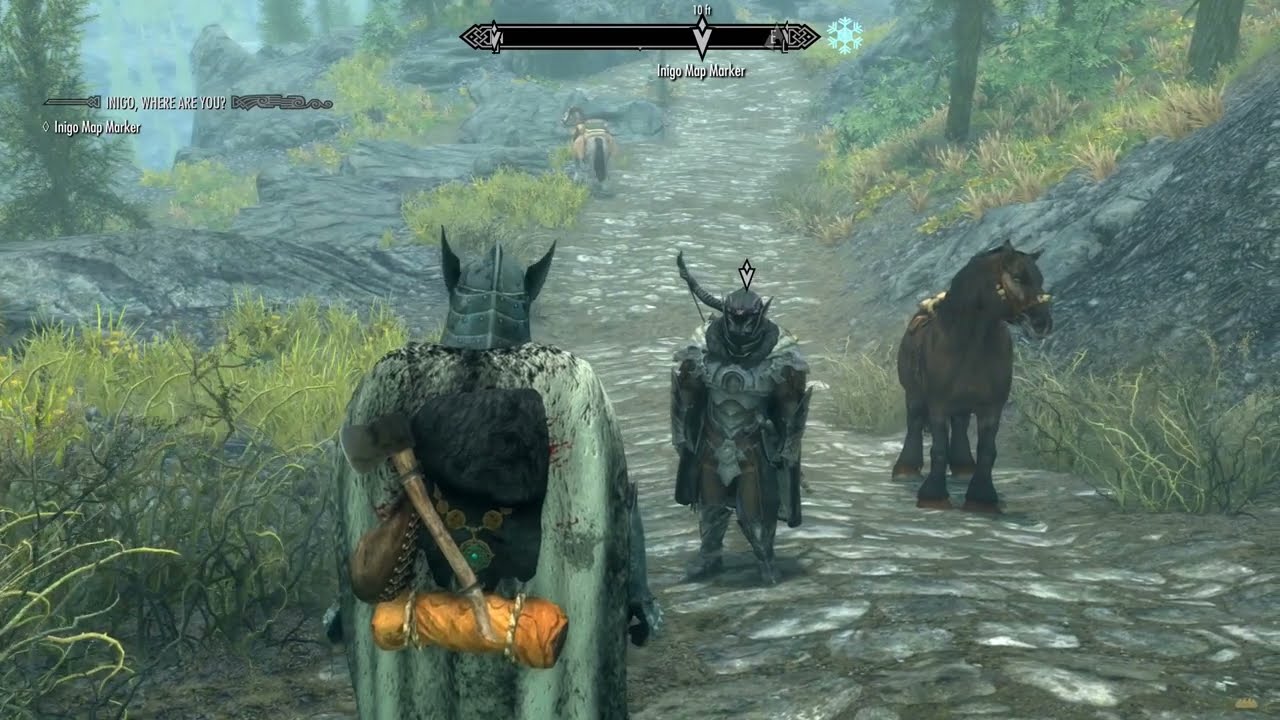
Task: Click the "Inigo, Where Are You?" quest title
Action: (166, 102)
